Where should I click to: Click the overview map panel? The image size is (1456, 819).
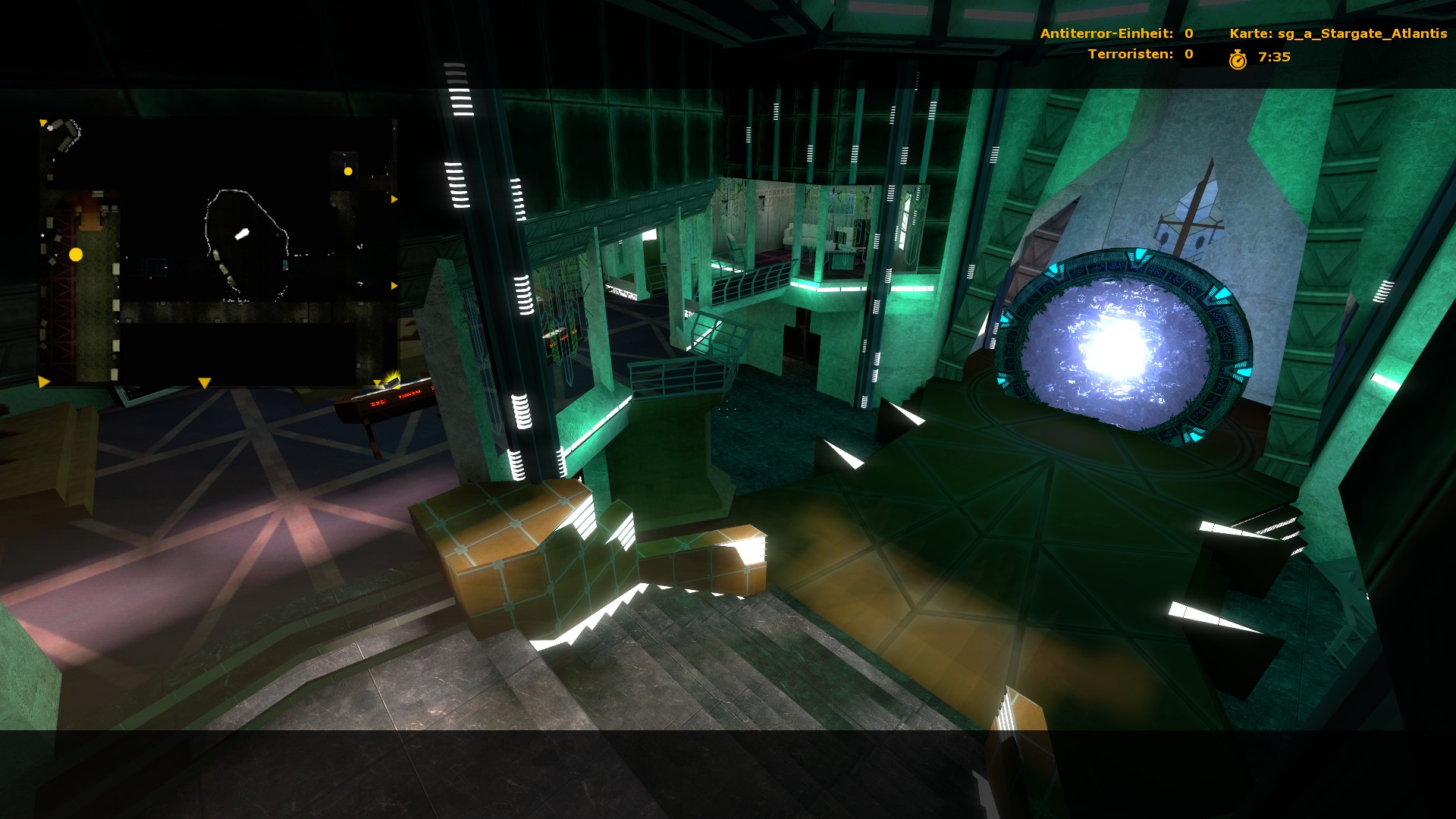click(x=218, y=252)
